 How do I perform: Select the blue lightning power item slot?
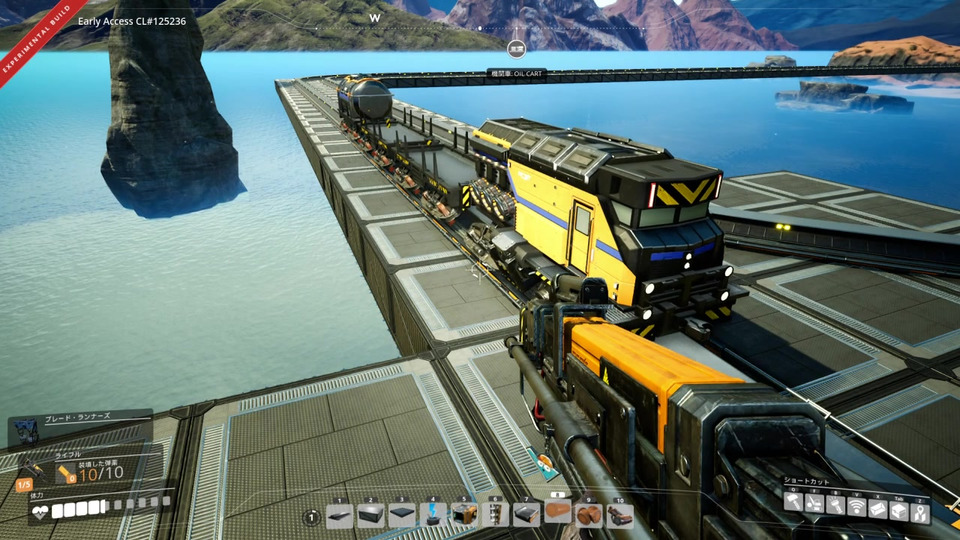[433, 516]
